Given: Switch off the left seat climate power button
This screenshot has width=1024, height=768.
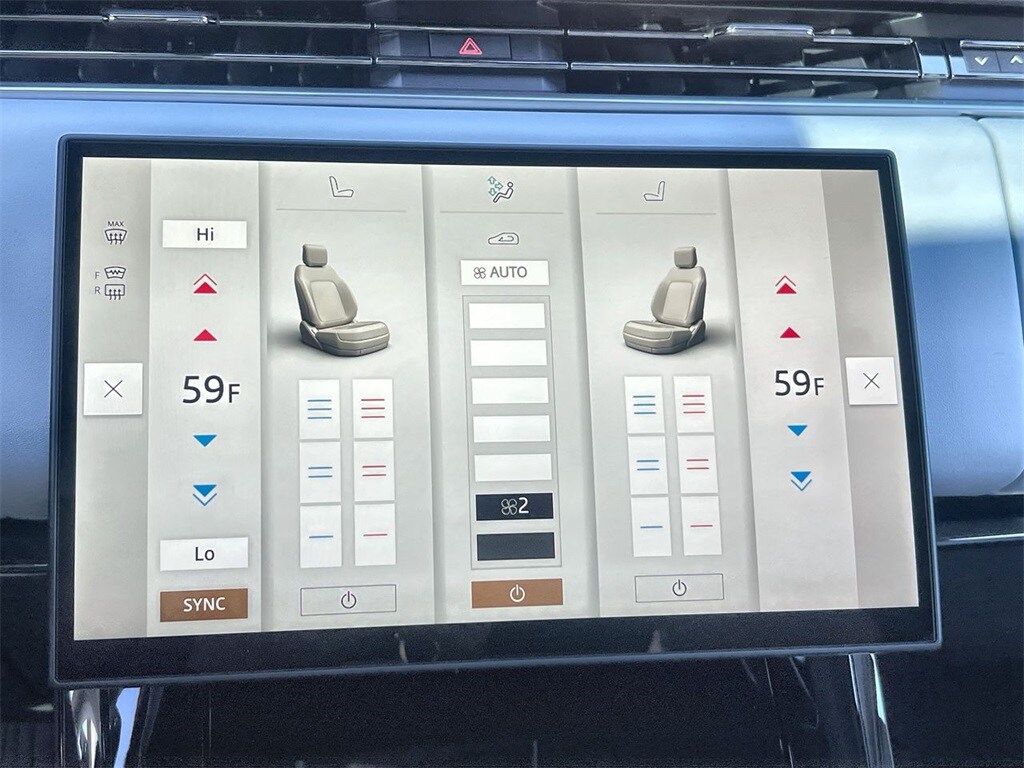Looking at the screenshot, I should [348, 600].
